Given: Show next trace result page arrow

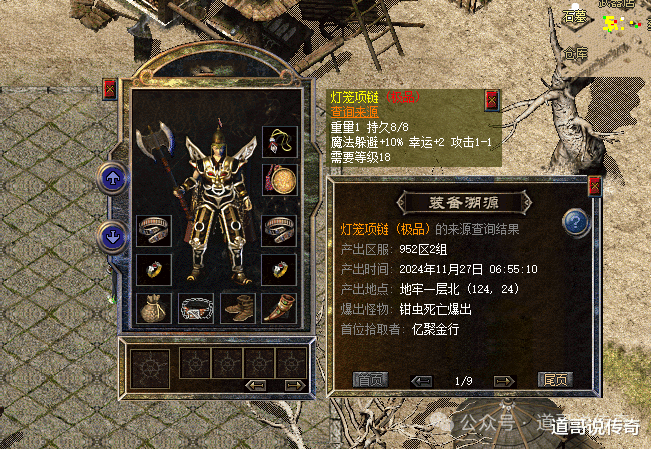Looking at the screenshot, I should click(503, 381).
